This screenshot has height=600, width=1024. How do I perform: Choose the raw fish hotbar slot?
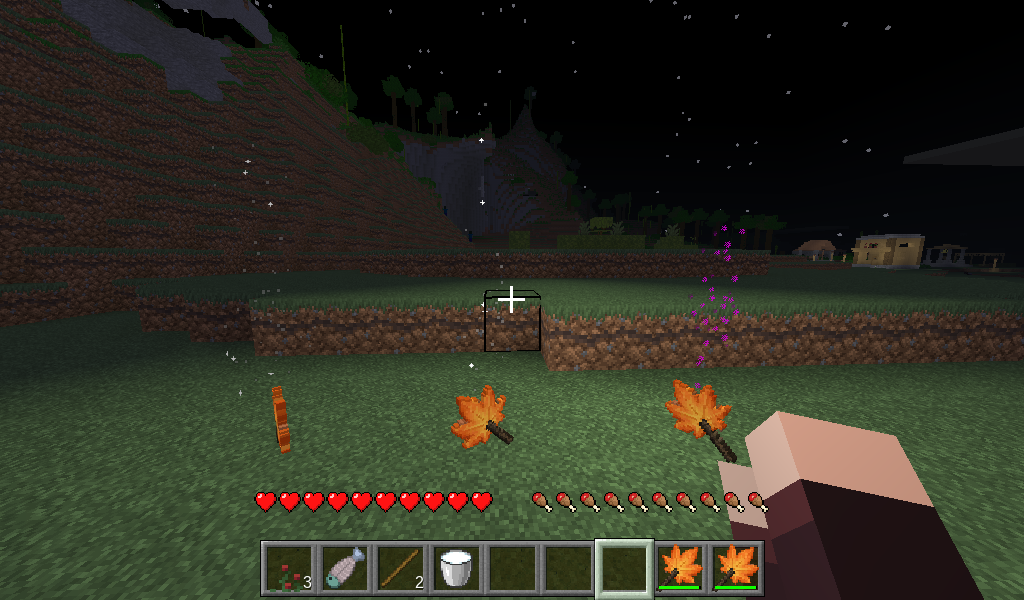click(x=345, y=568)
